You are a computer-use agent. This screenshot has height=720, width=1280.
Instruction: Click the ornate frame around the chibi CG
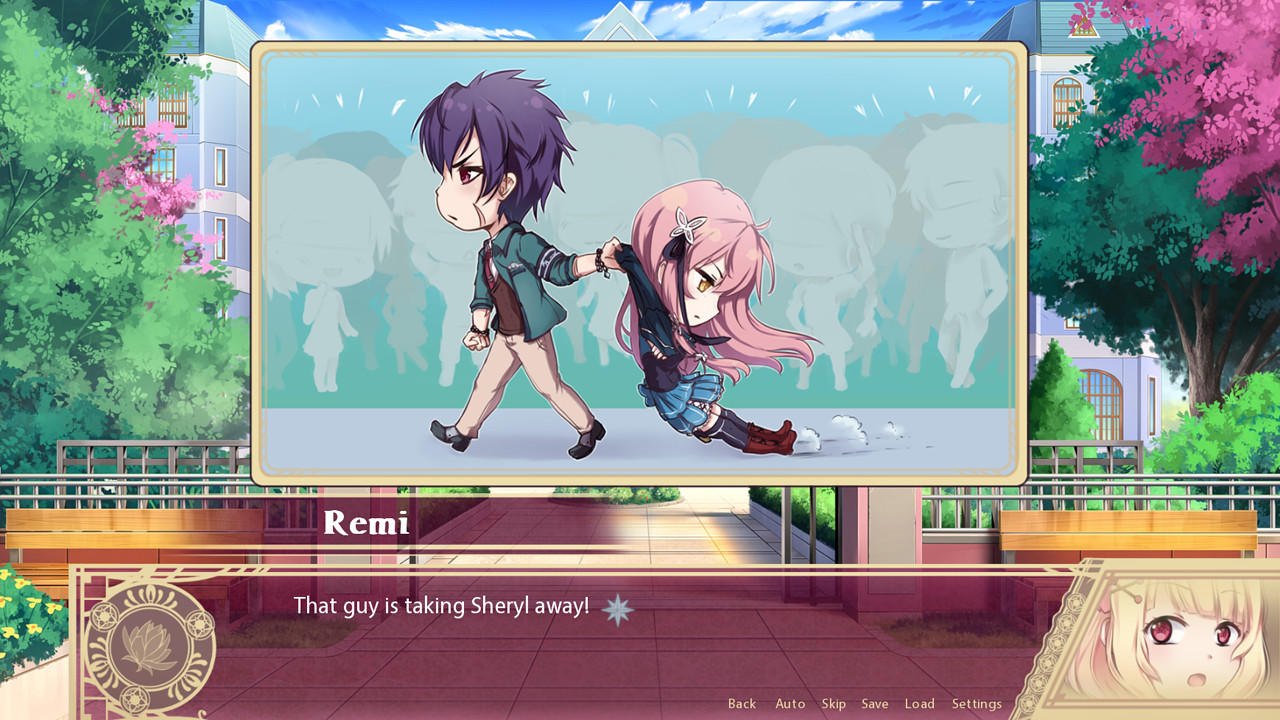click(640, 50)
